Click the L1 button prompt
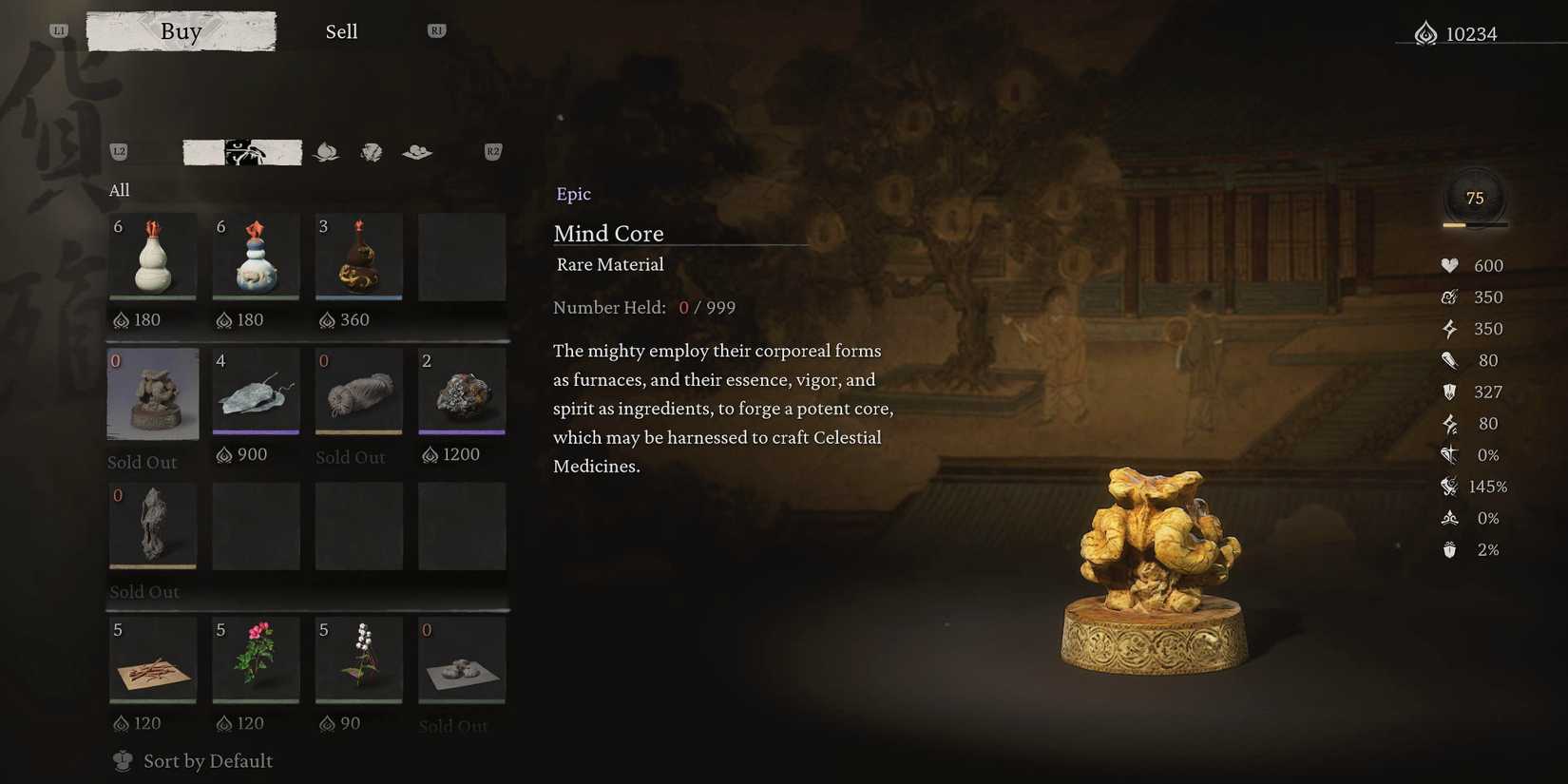1568x784 pixels. 58,29
